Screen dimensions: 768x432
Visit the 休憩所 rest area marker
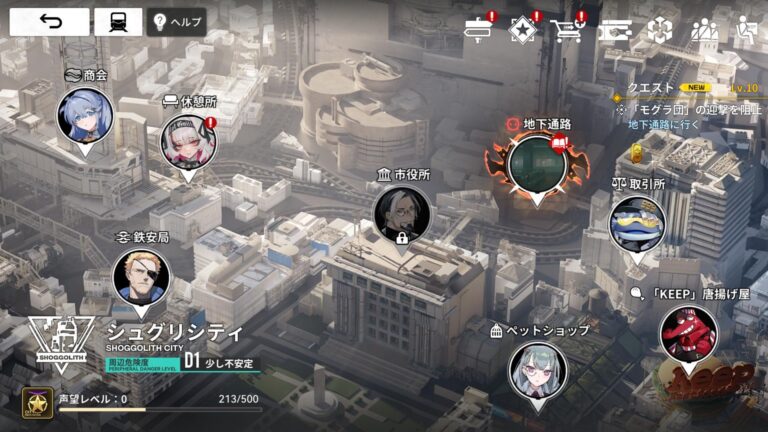click(188, 142)
